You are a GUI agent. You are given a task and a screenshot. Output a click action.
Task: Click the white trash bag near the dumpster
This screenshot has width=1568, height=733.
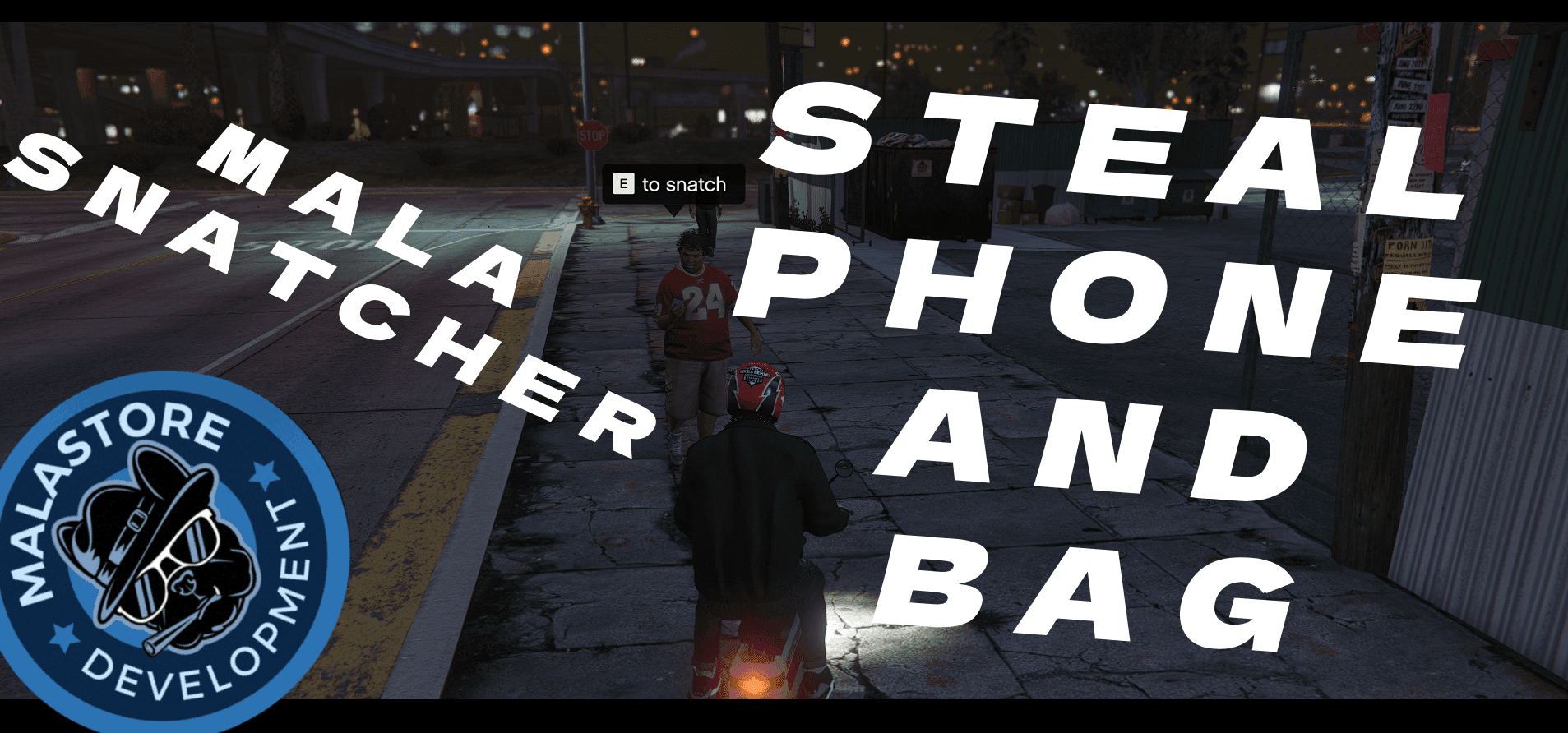[x=1063, y=214]
